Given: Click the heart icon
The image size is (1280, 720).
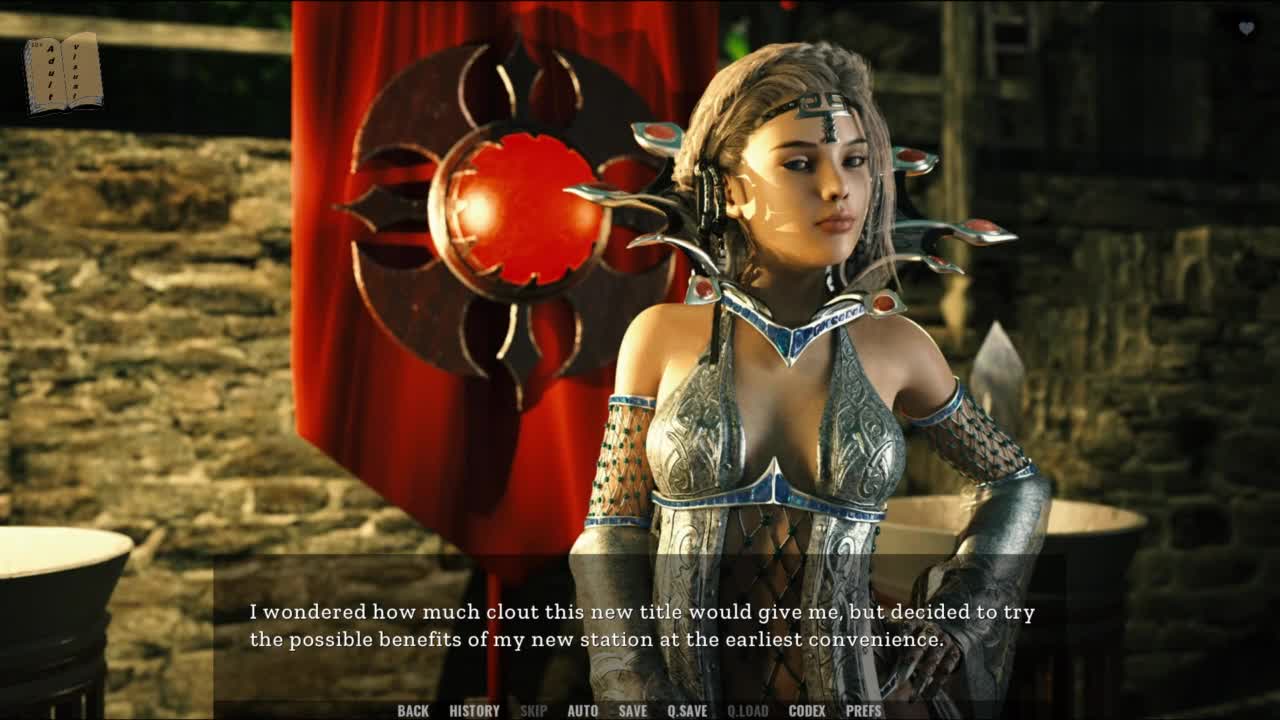Looking at the screenshot, I should point(1246,28).
